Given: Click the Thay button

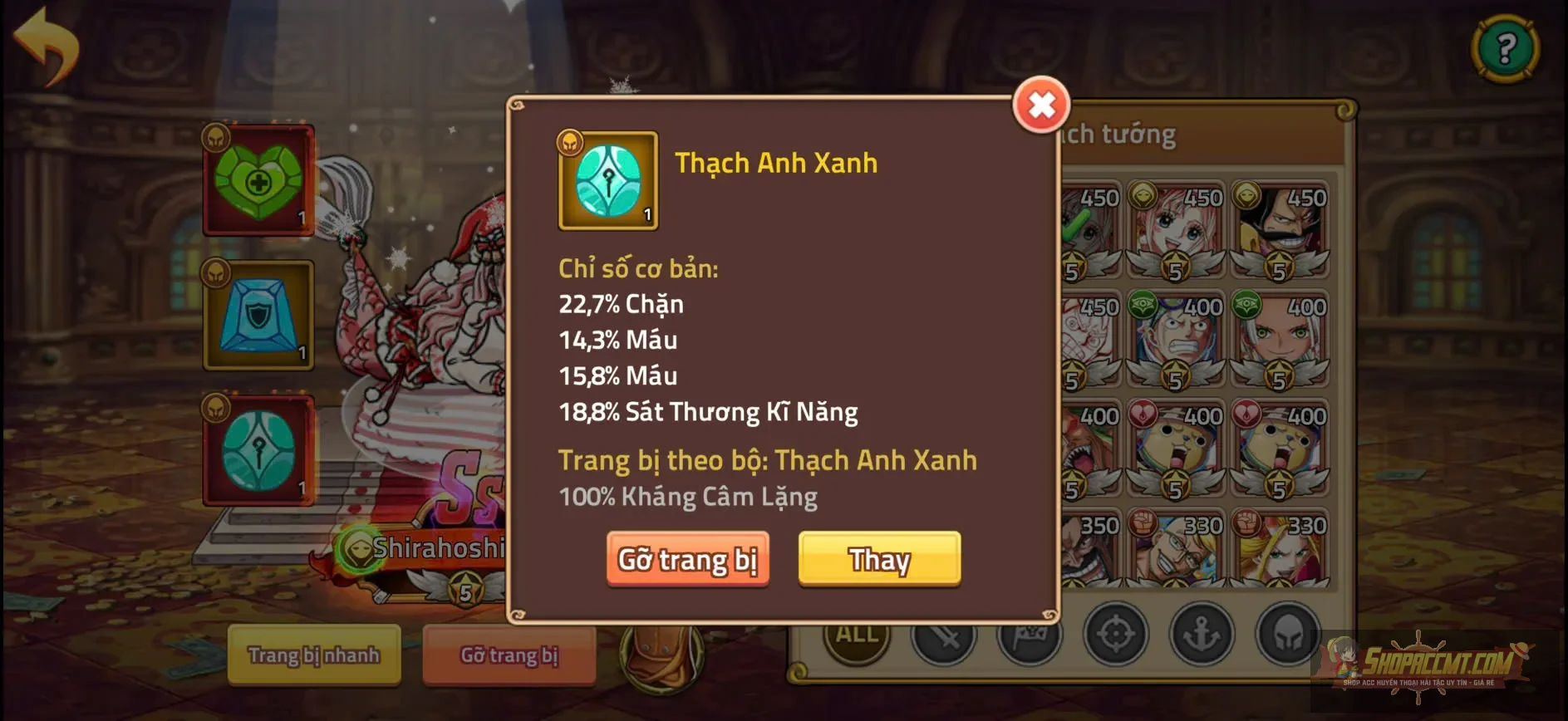Looking at the screenshot, I should 879,560.
